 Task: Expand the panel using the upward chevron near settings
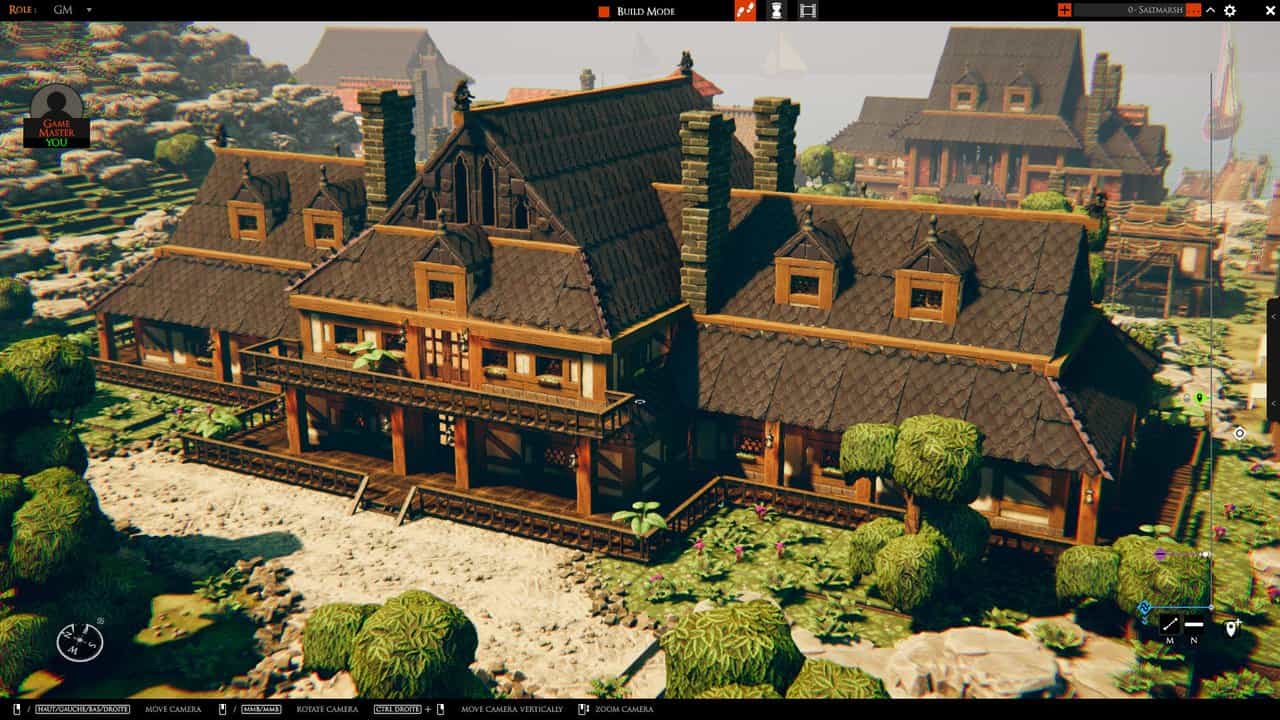(1210, 10)
